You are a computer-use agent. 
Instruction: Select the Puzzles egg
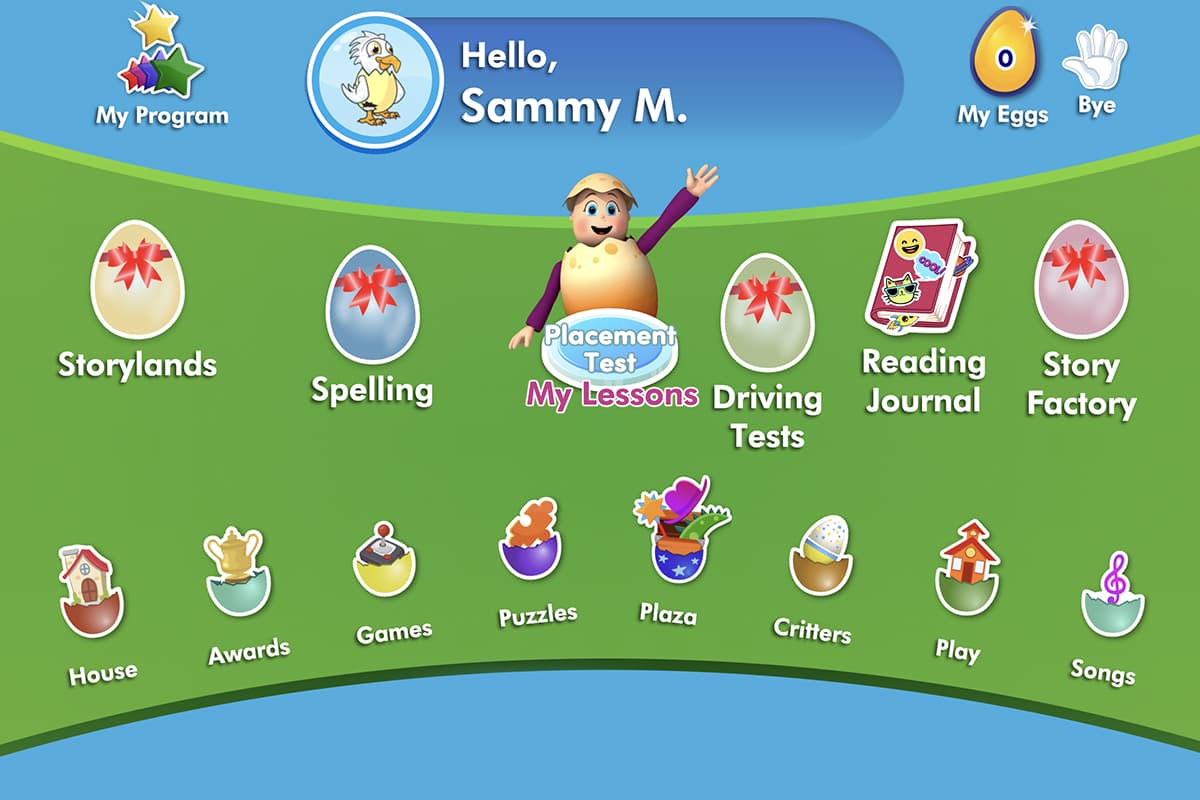point(530,543)
